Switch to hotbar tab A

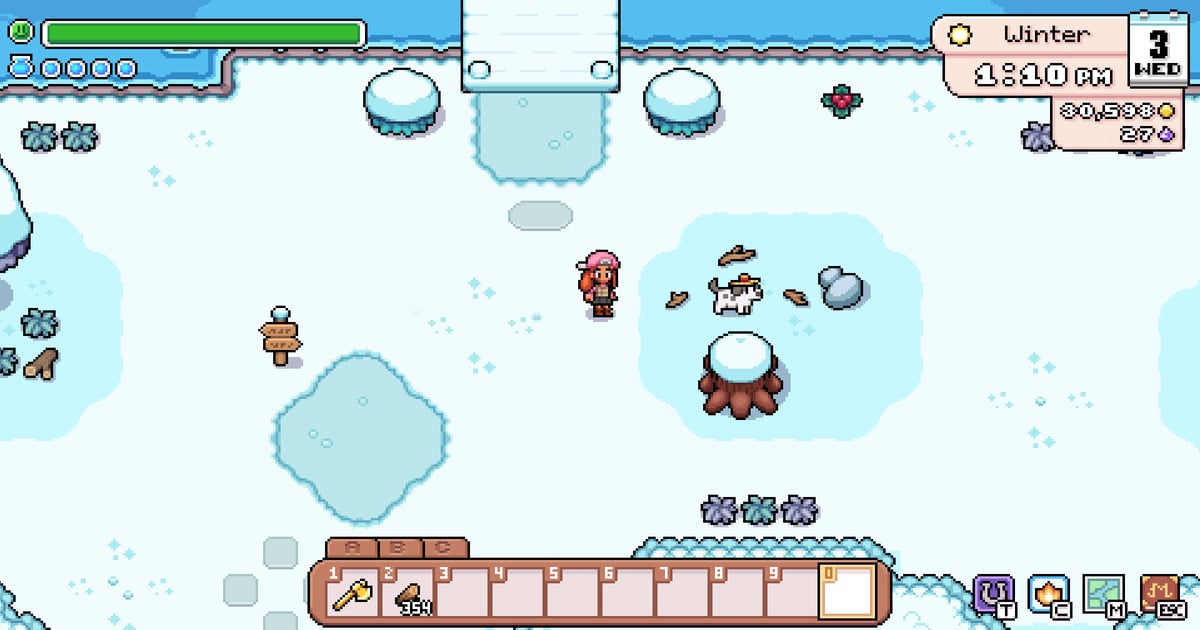click(352, 548)
